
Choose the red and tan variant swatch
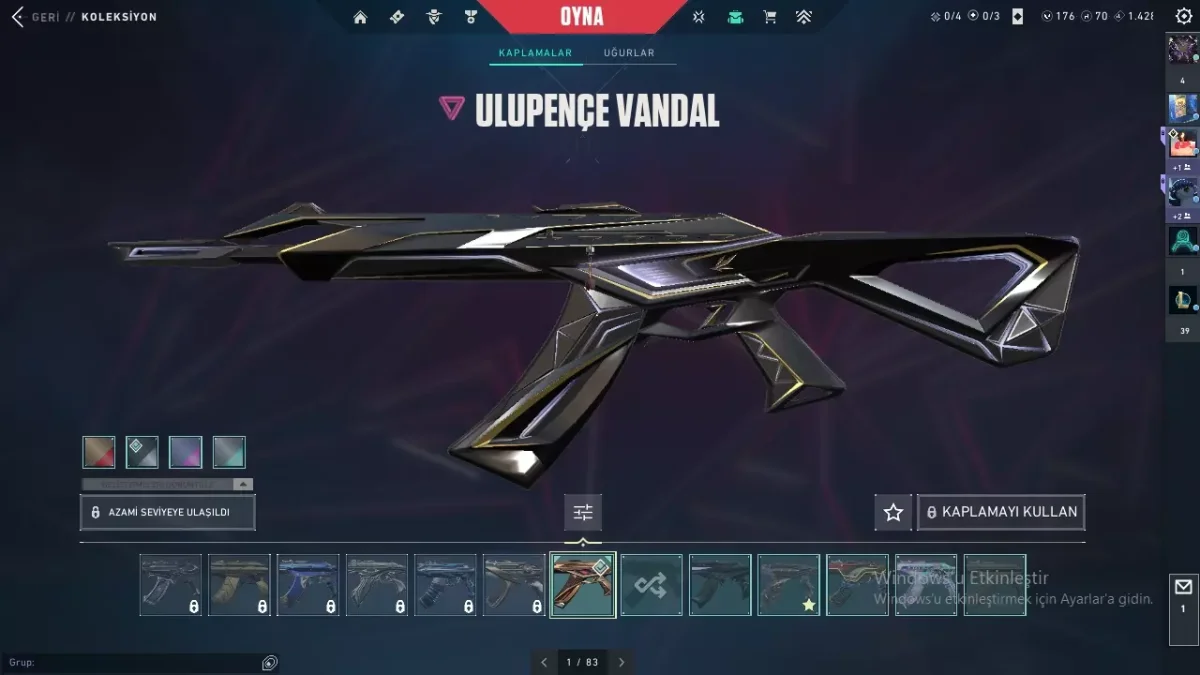click(x=99, y=452)
